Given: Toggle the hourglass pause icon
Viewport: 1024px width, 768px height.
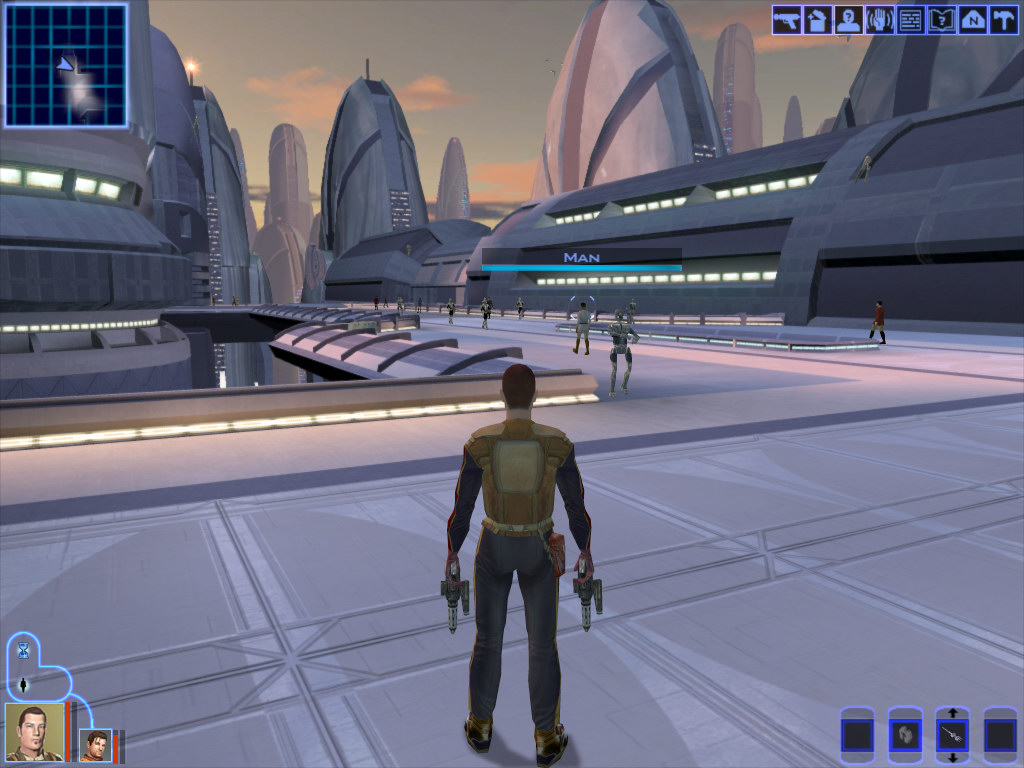Looking at the screenshot, I should 22,651.
